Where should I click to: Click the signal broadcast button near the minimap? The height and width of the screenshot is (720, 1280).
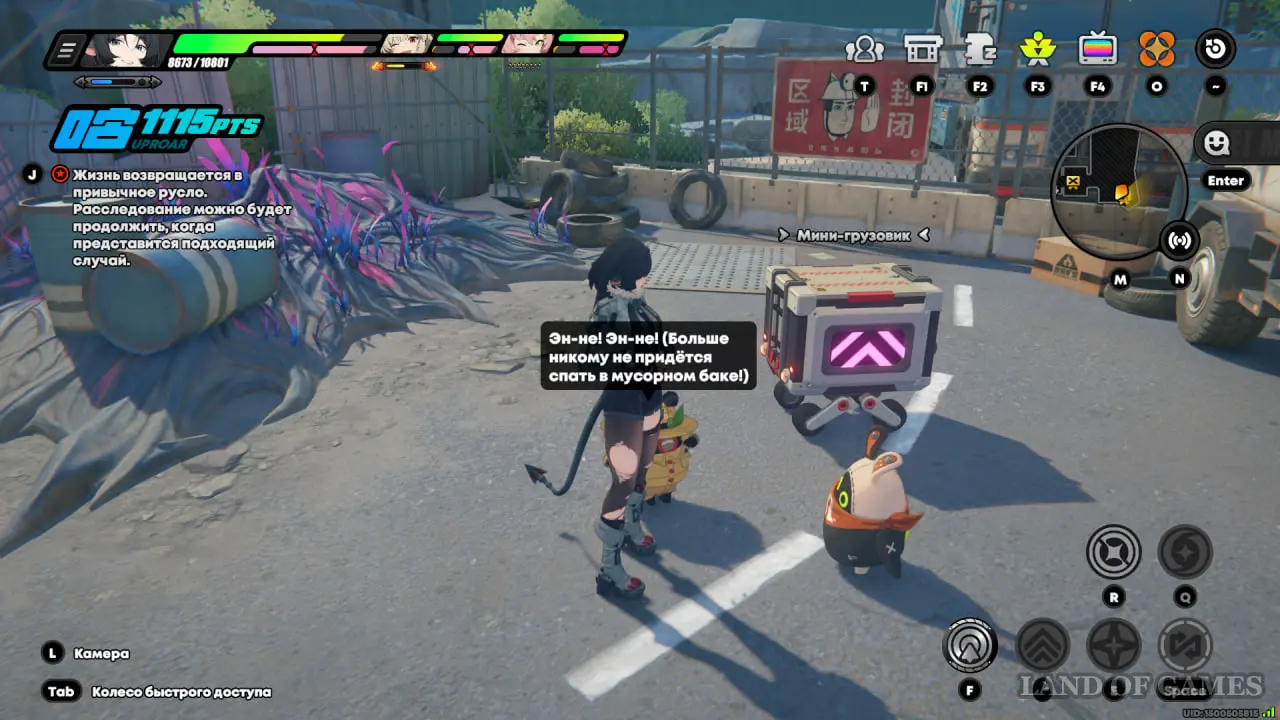click(x=1180, y=240)
